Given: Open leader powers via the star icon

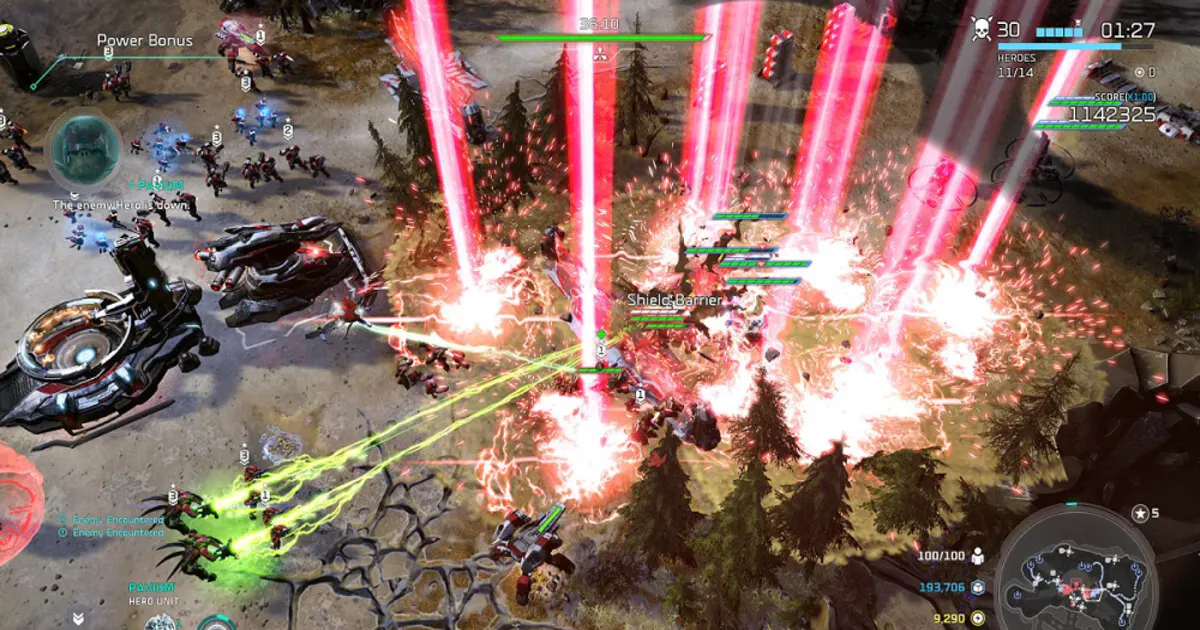Looking at the screenshot, I should [1140, 514].
